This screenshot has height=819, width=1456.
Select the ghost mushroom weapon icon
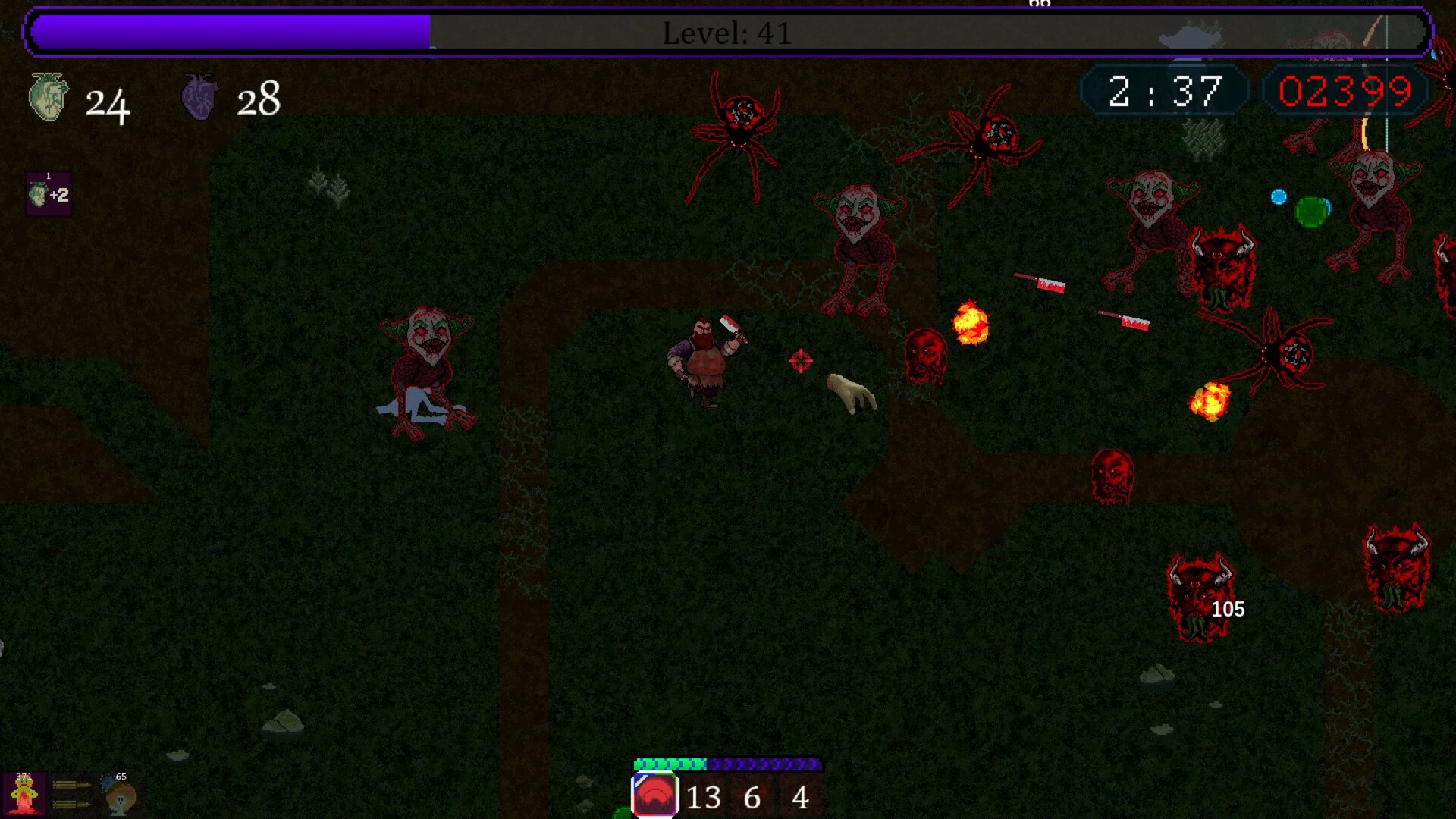pyautogui.click(x=119, y=795)
